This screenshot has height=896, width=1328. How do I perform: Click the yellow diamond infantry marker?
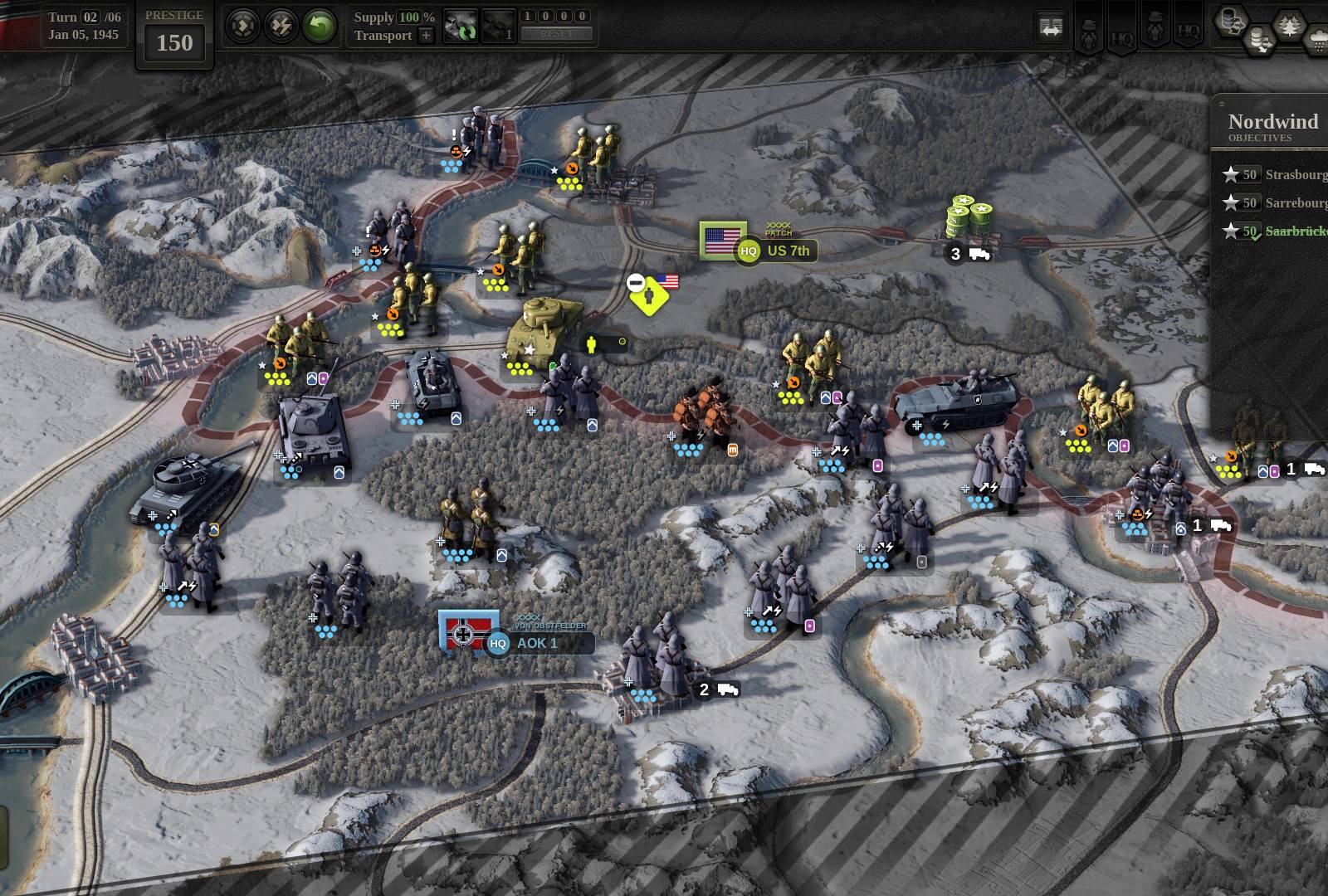(648, 296)
